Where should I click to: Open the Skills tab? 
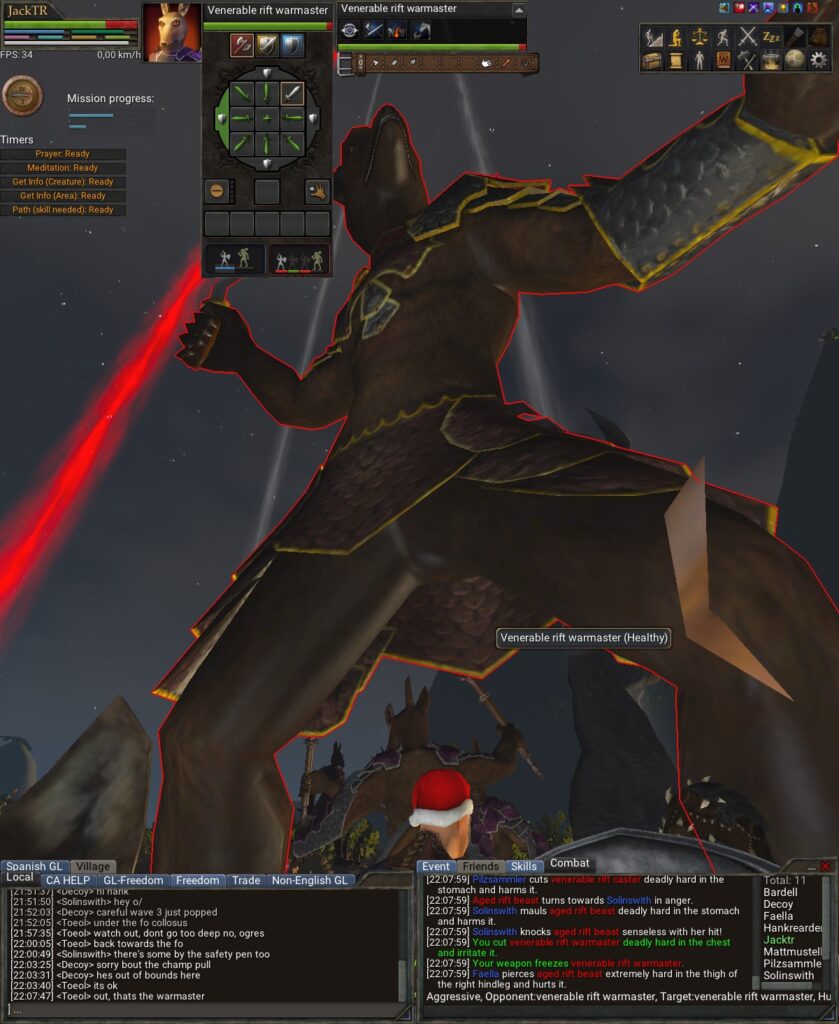523,867
